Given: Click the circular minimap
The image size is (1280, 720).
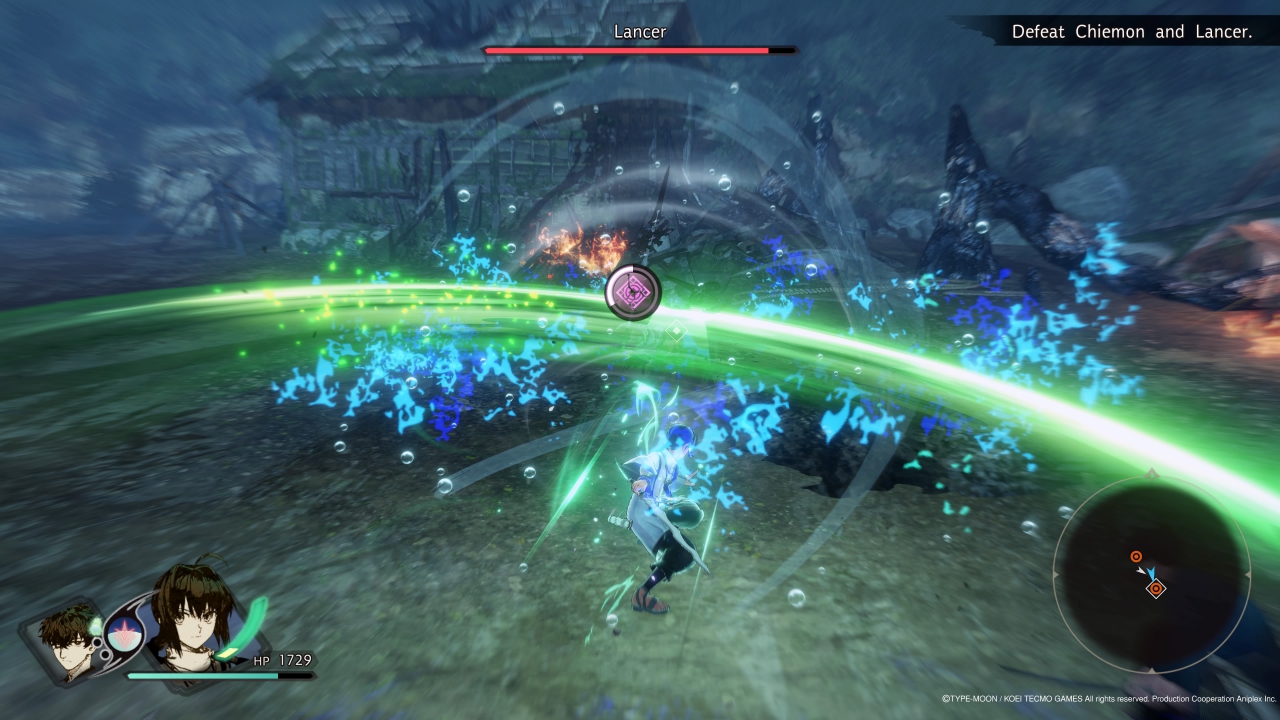Looking at the screenshot, I should 1152,575.
